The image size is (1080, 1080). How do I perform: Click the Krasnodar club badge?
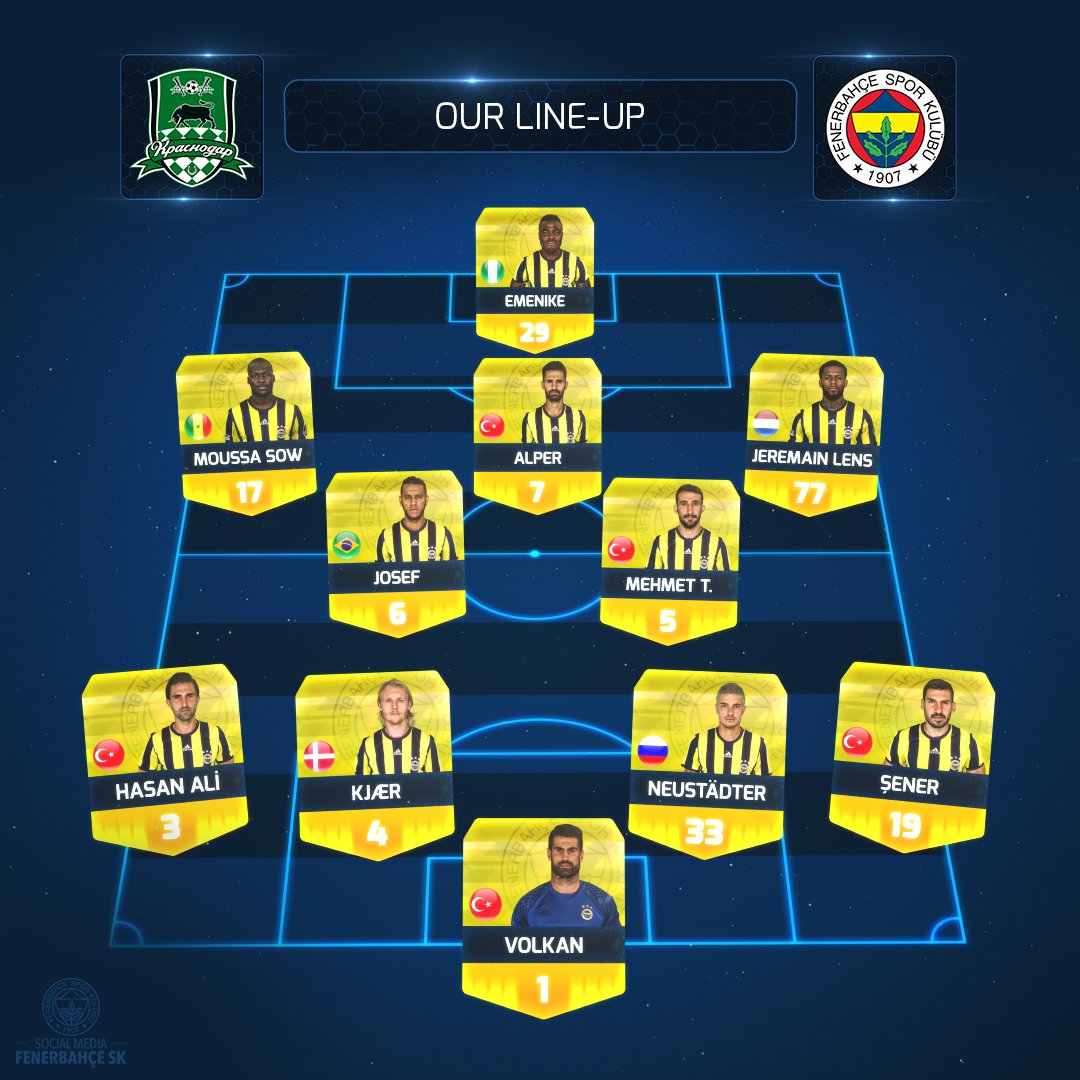(x=192, y=127)
